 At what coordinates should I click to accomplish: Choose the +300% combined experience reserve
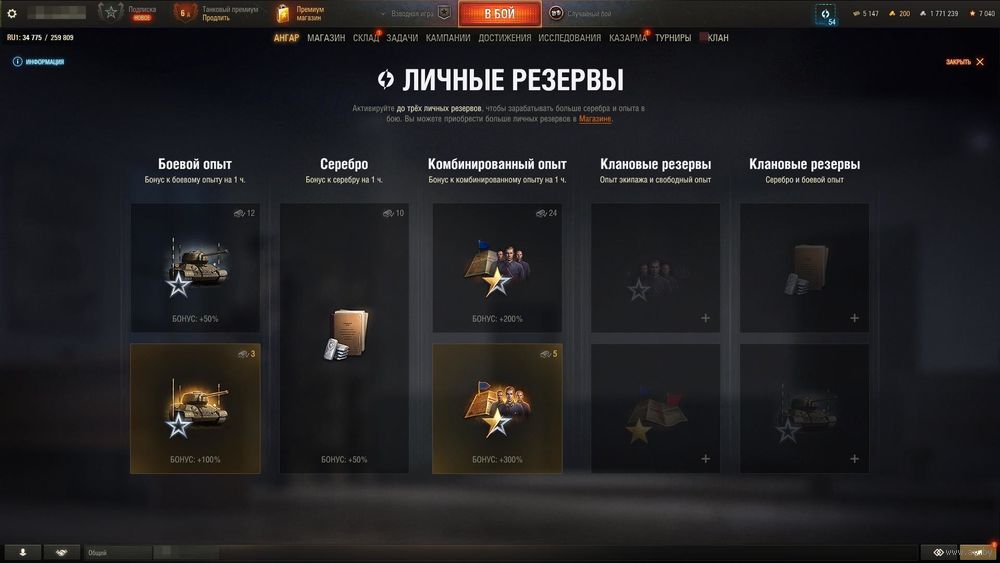click(497, 408)
